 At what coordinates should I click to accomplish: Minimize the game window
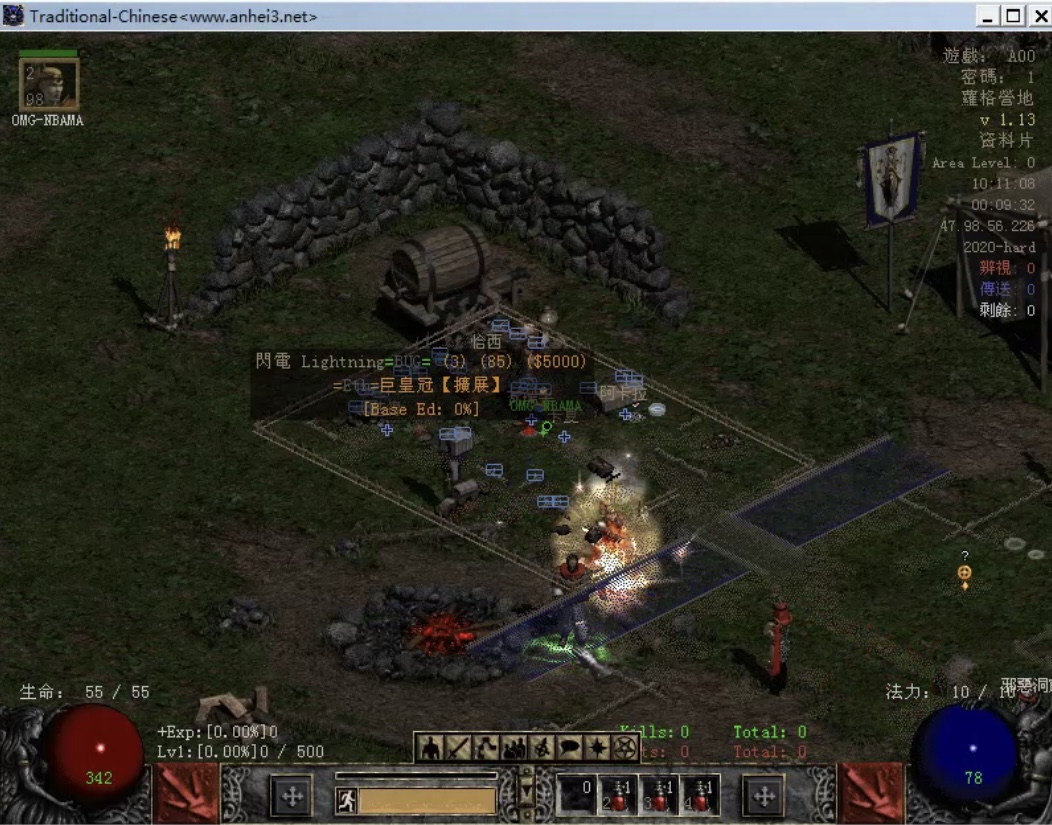tap(989, 16)
